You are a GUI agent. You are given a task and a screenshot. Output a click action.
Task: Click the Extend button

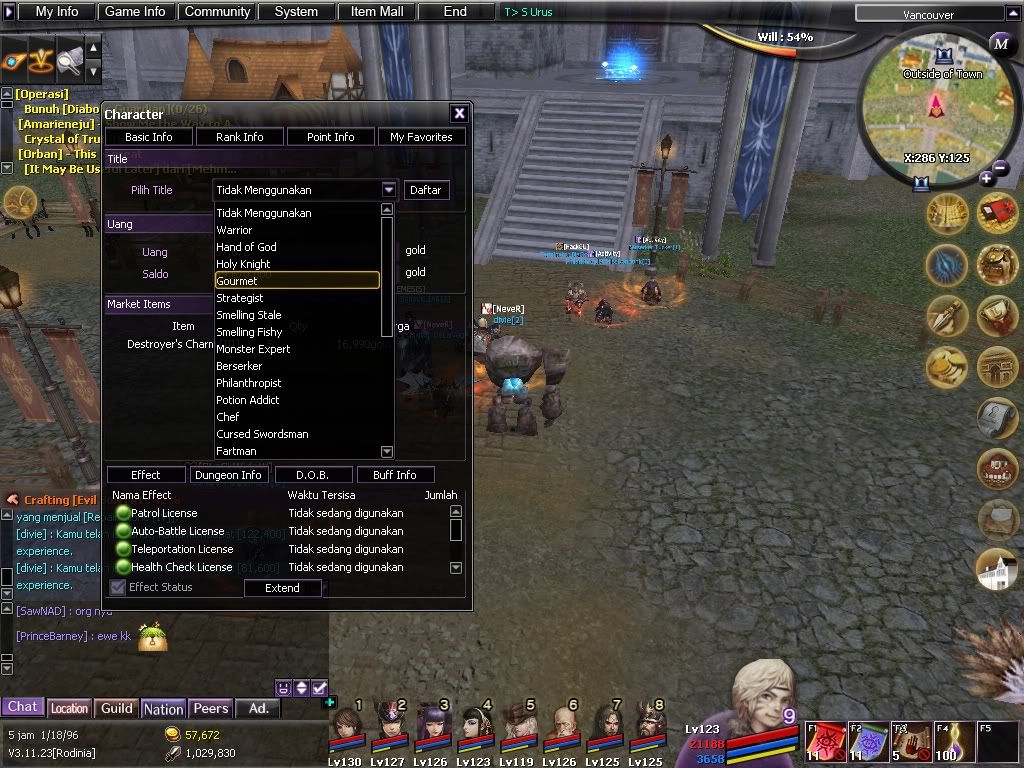click(282, 588)
